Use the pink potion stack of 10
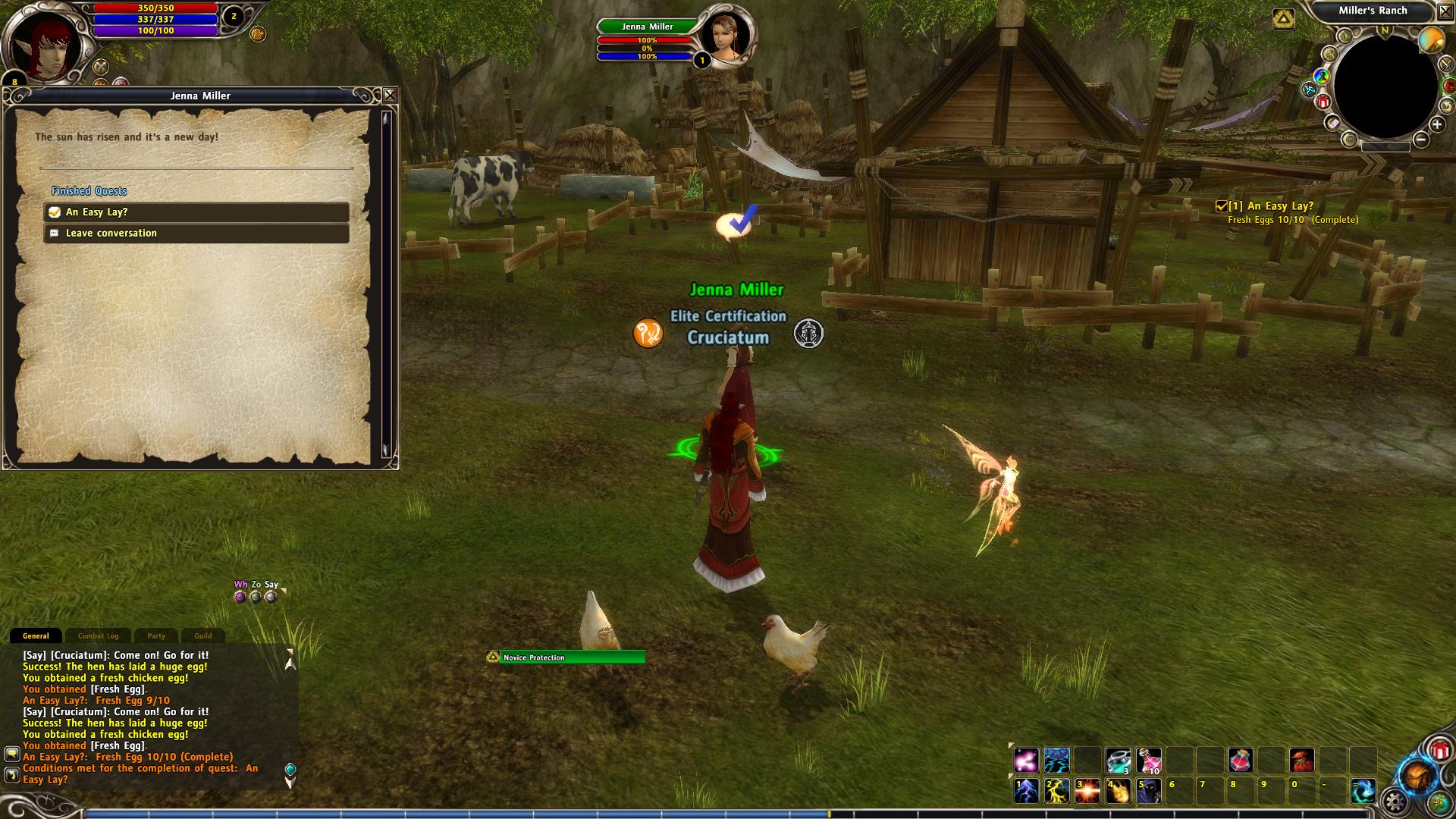1456x819 pixels. click(1148, 760)
